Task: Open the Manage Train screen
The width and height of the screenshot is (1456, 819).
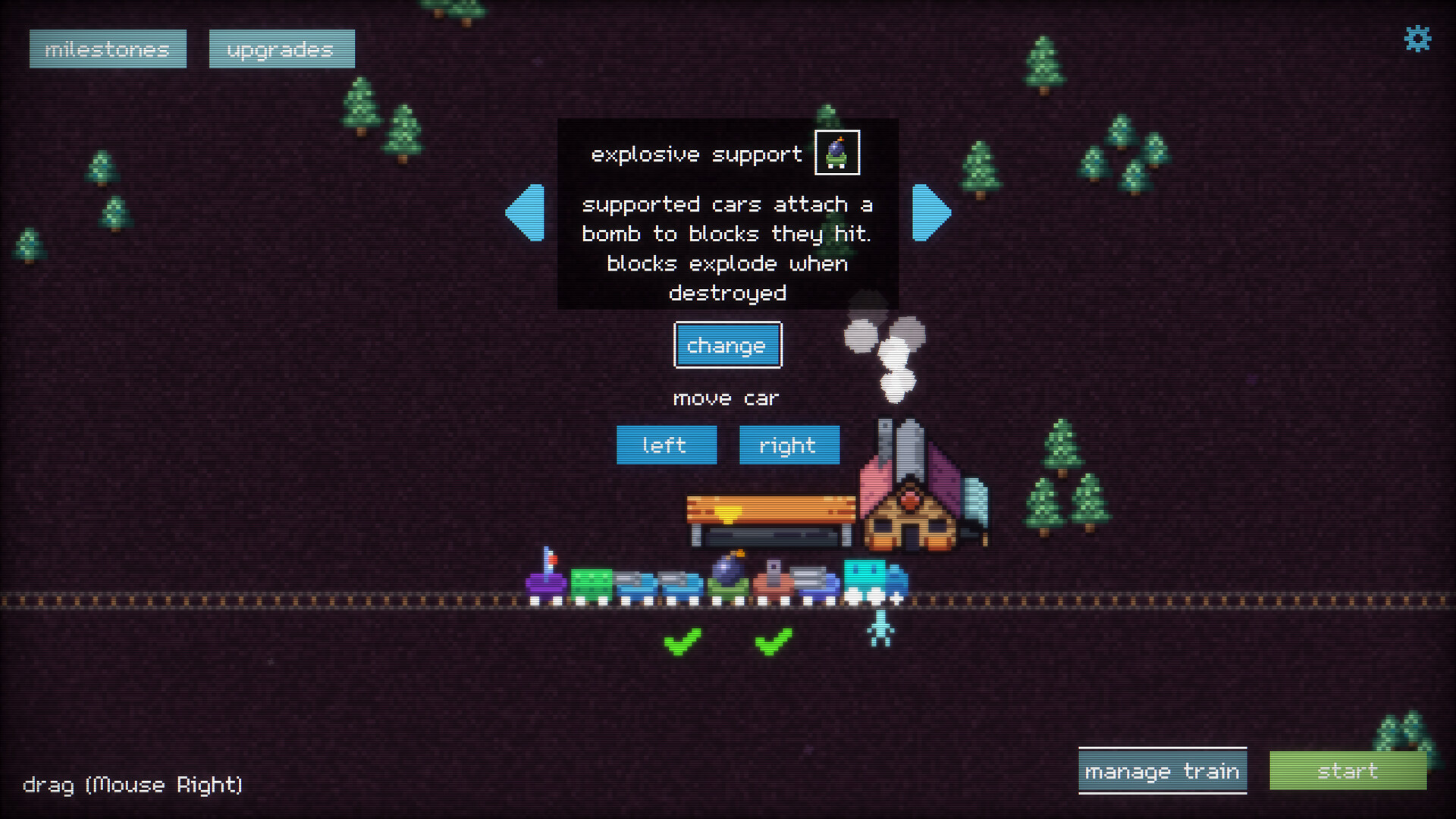Action: coord(1163,770)
